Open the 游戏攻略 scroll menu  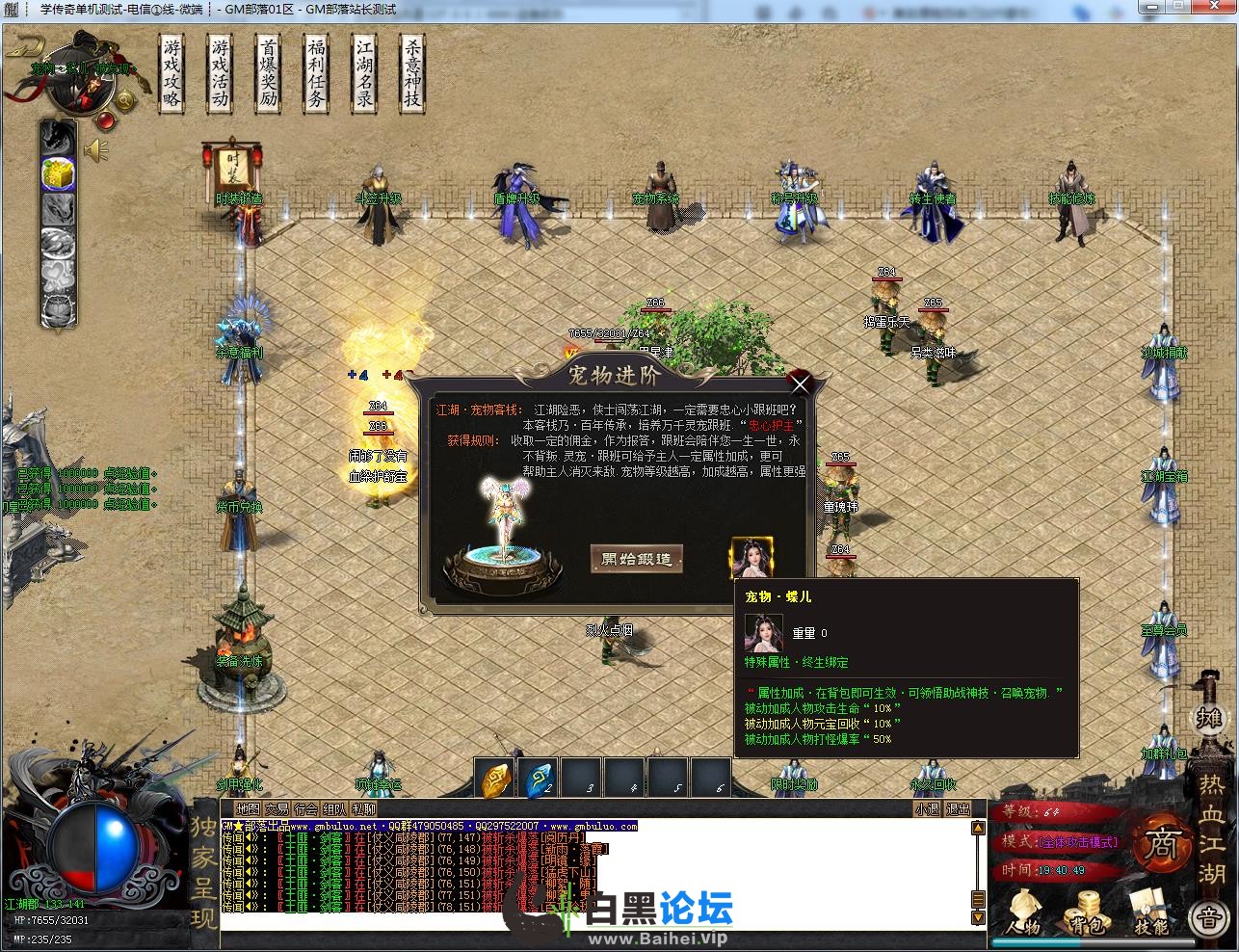(x=171, y=74)
